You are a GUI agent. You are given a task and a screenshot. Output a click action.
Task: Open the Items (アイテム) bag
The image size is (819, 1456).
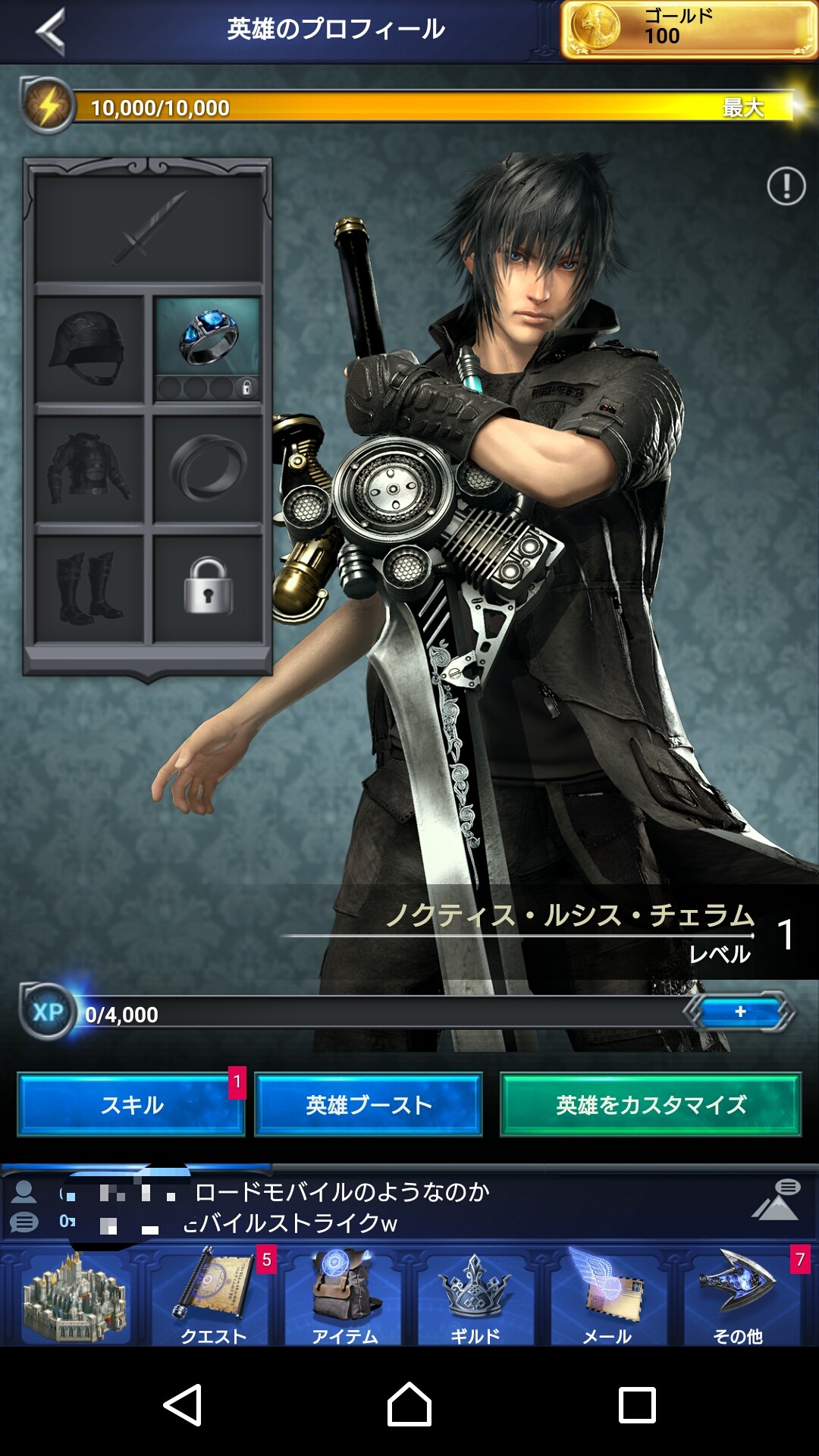coord(345,1298)
